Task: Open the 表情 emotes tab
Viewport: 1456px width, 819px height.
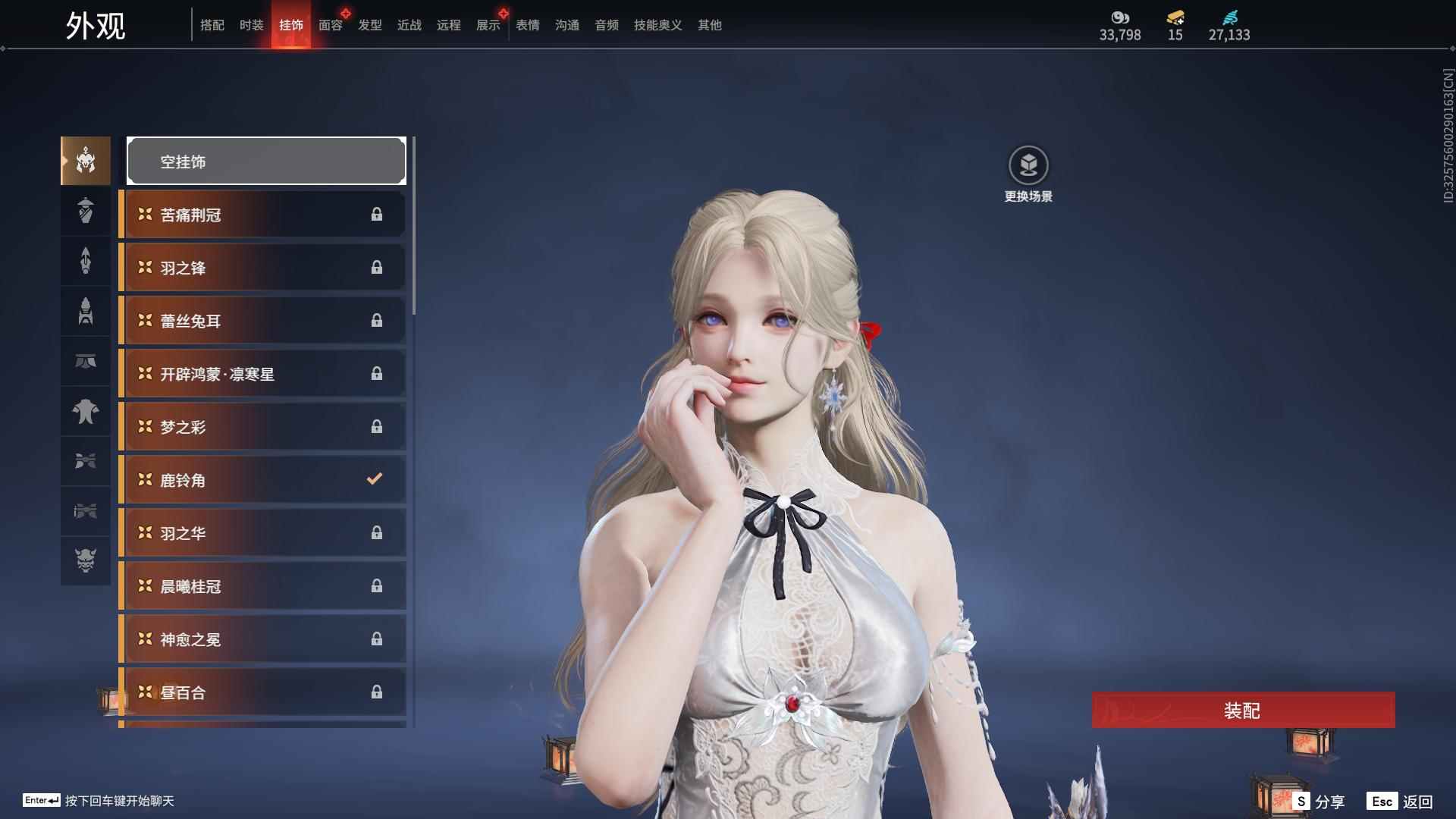Action: coord(528,25)
